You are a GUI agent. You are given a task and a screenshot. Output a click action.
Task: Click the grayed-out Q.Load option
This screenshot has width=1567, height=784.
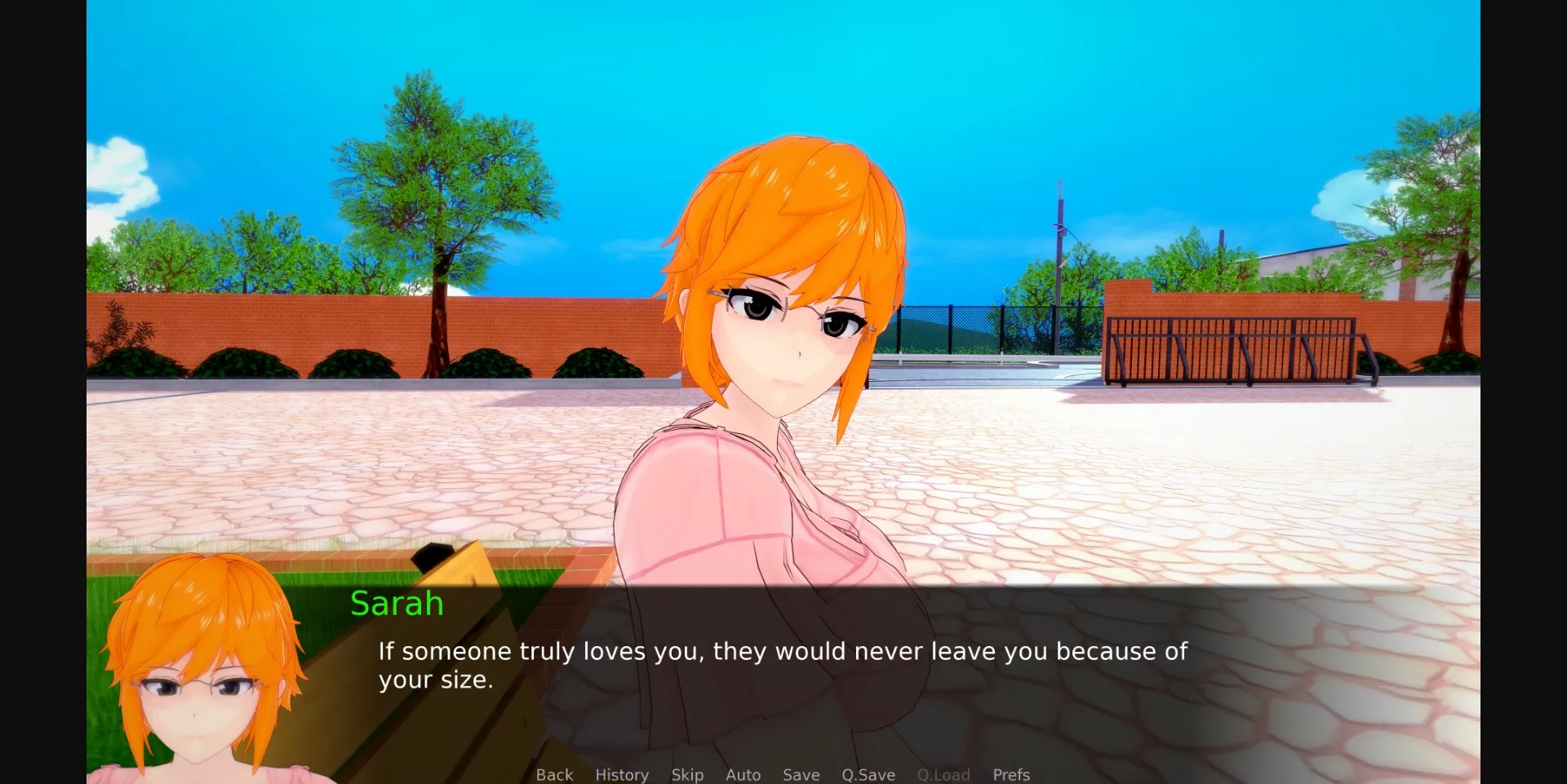pos(943,774)
